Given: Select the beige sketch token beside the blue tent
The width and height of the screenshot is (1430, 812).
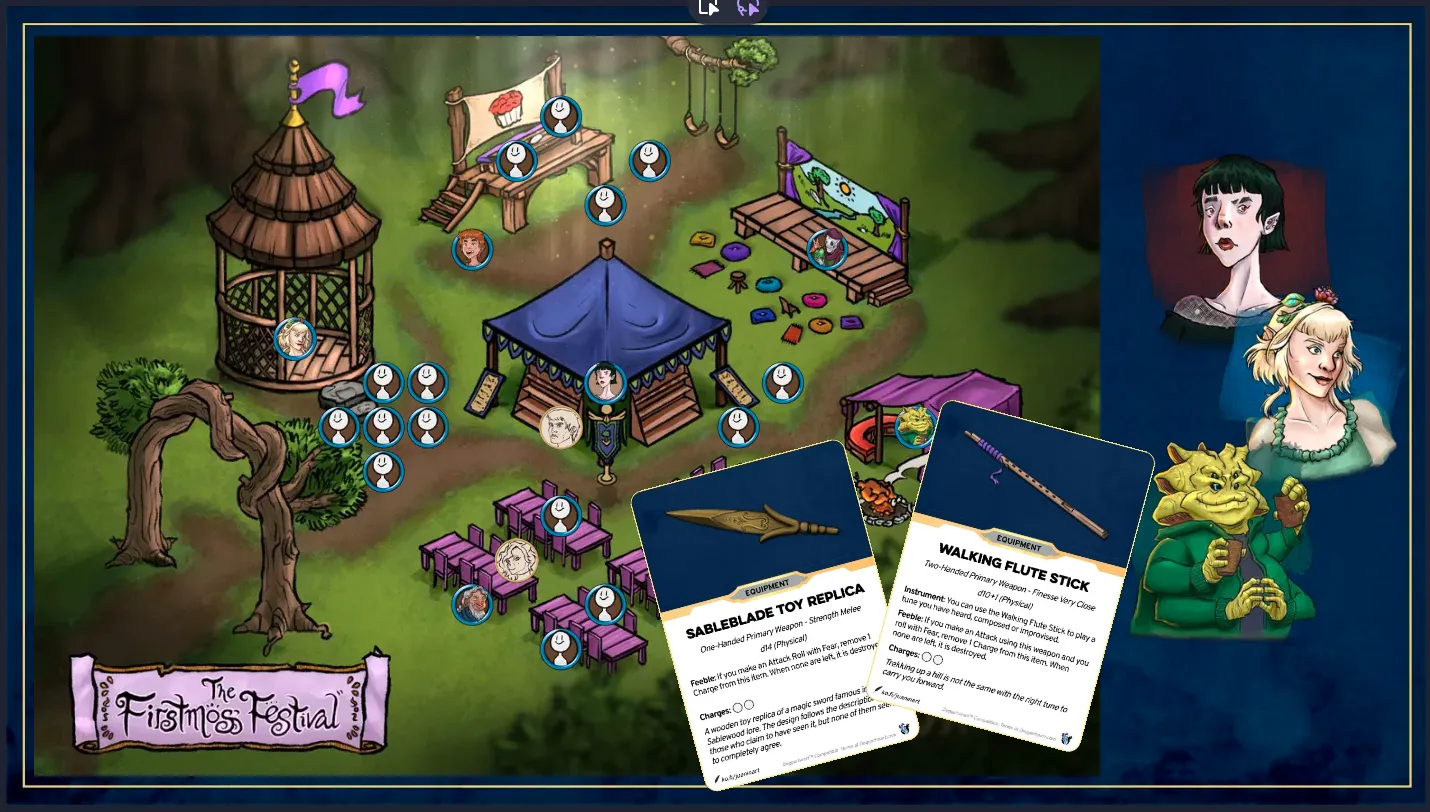Looking at the screenshot, I should coord(560,427).
